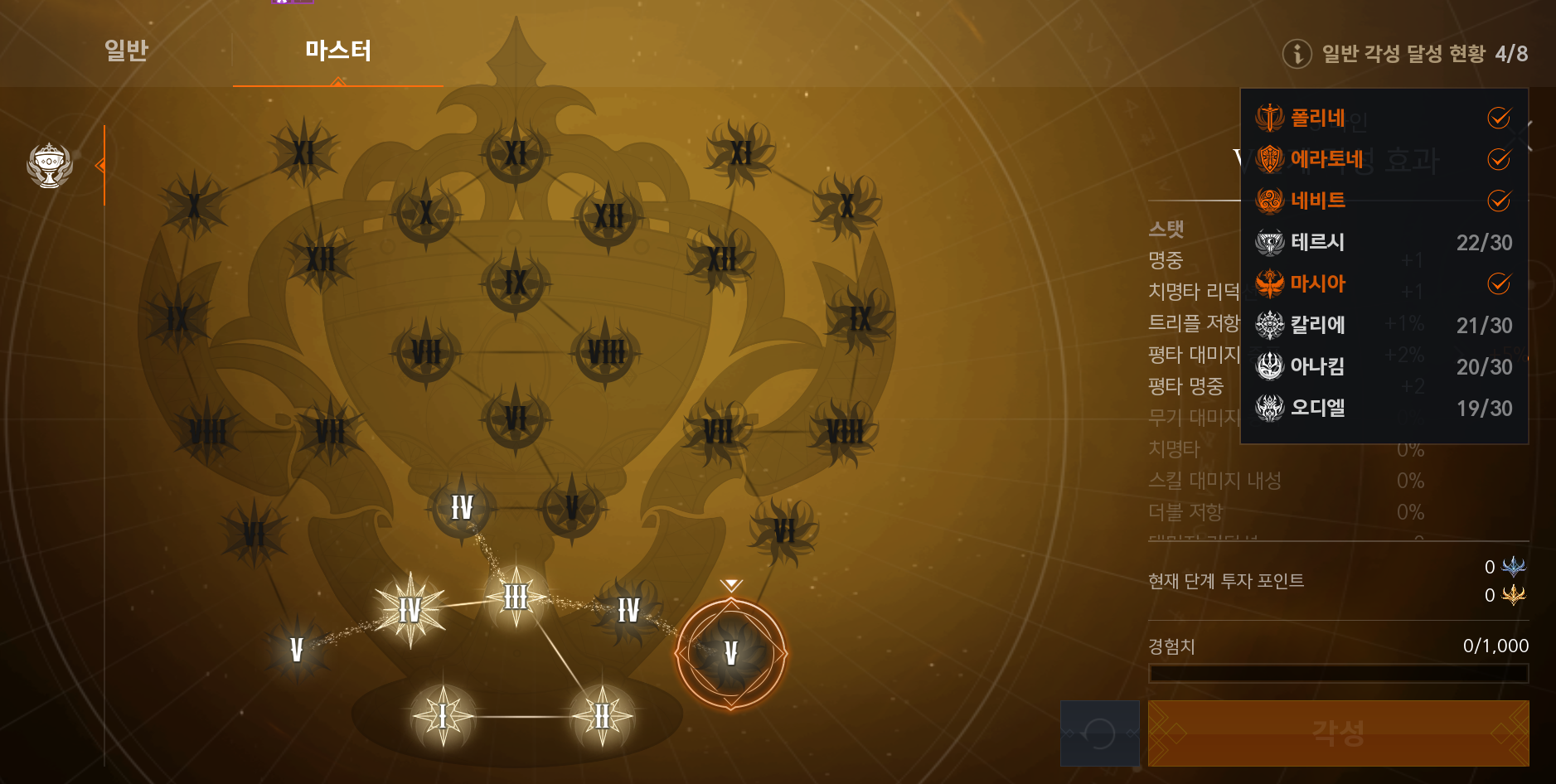
Task: Open the 오디엘 19/30 entry
Action: click(1383, 408)
